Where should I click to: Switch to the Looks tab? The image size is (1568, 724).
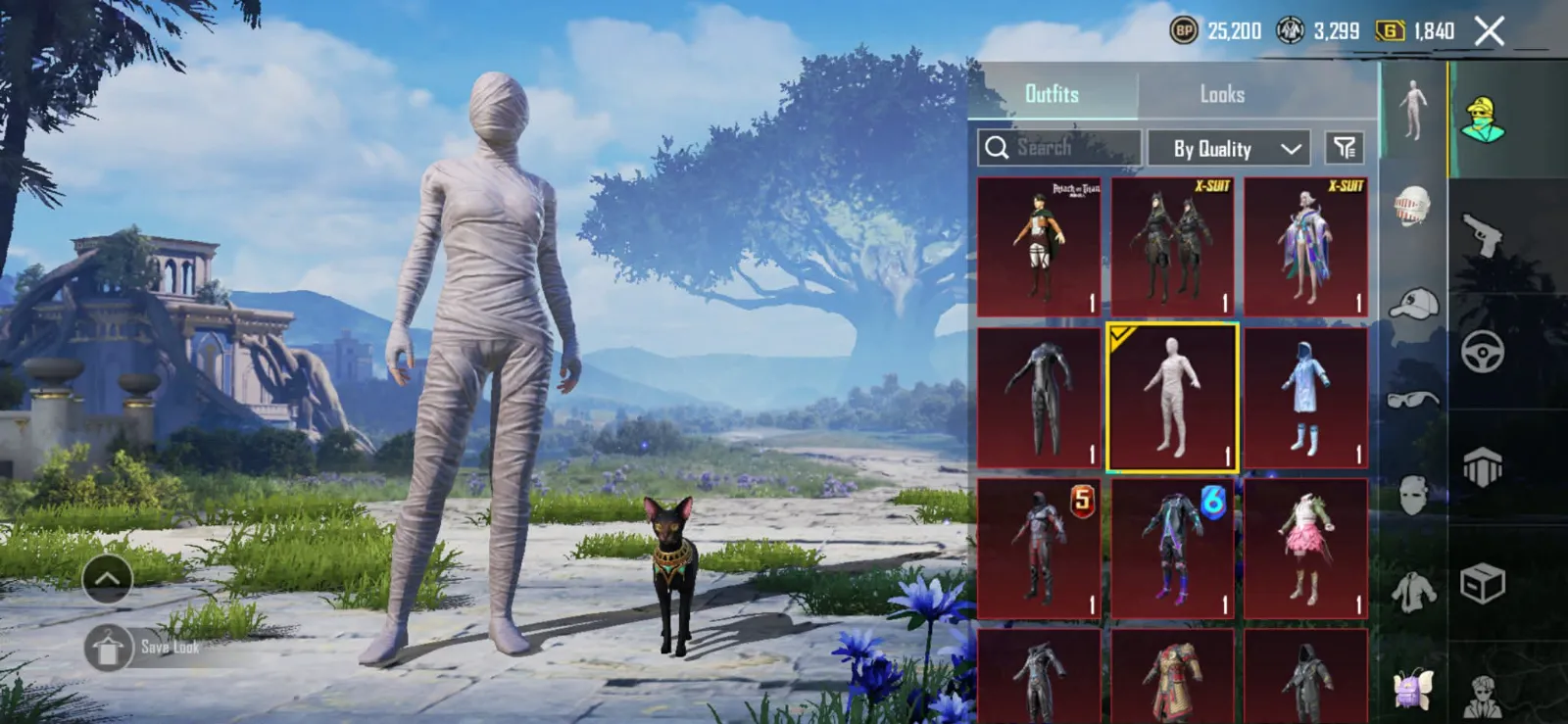click(1222, 94)
